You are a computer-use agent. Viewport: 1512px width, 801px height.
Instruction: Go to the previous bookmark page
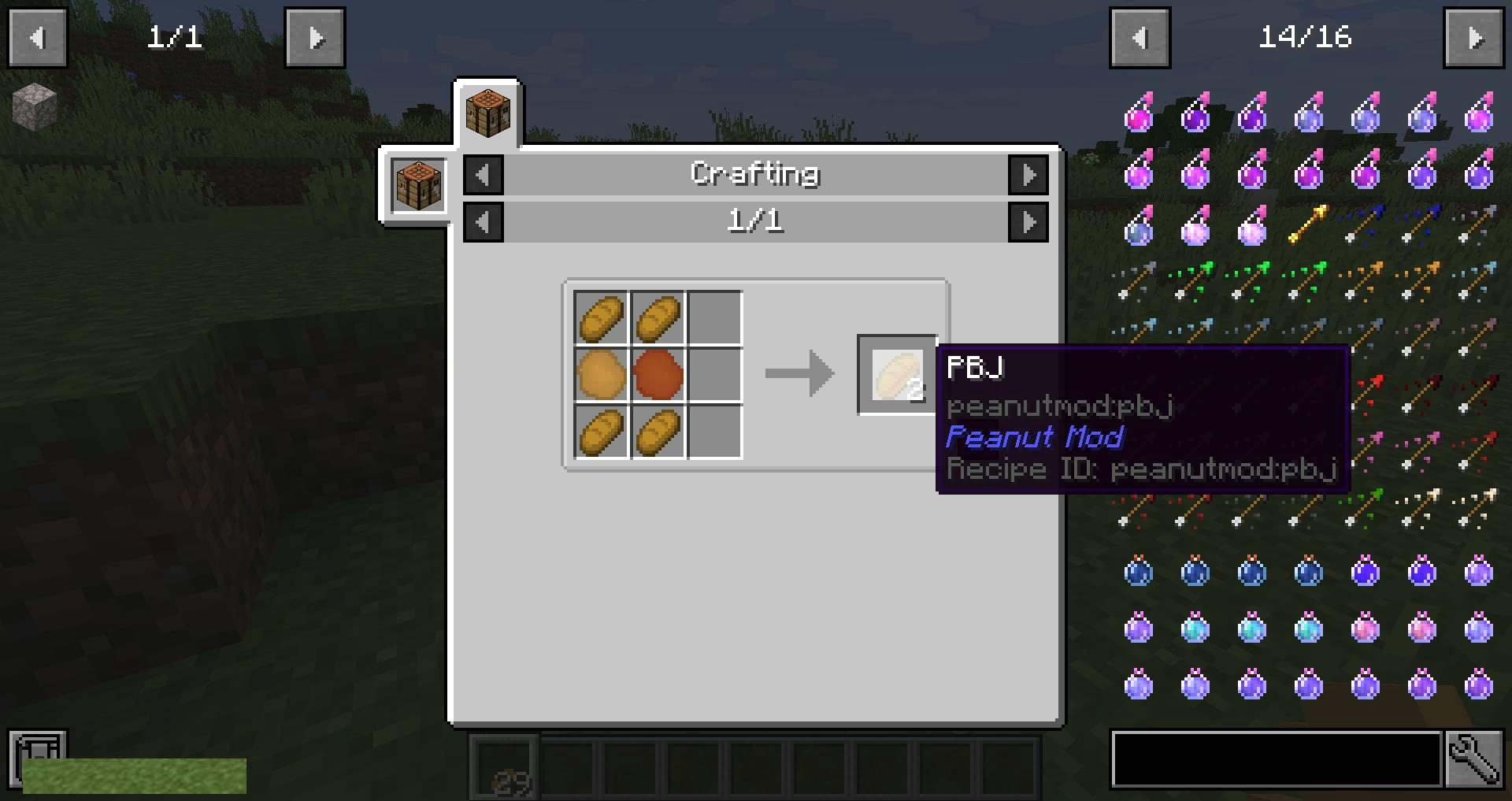(x=38, y=38)
